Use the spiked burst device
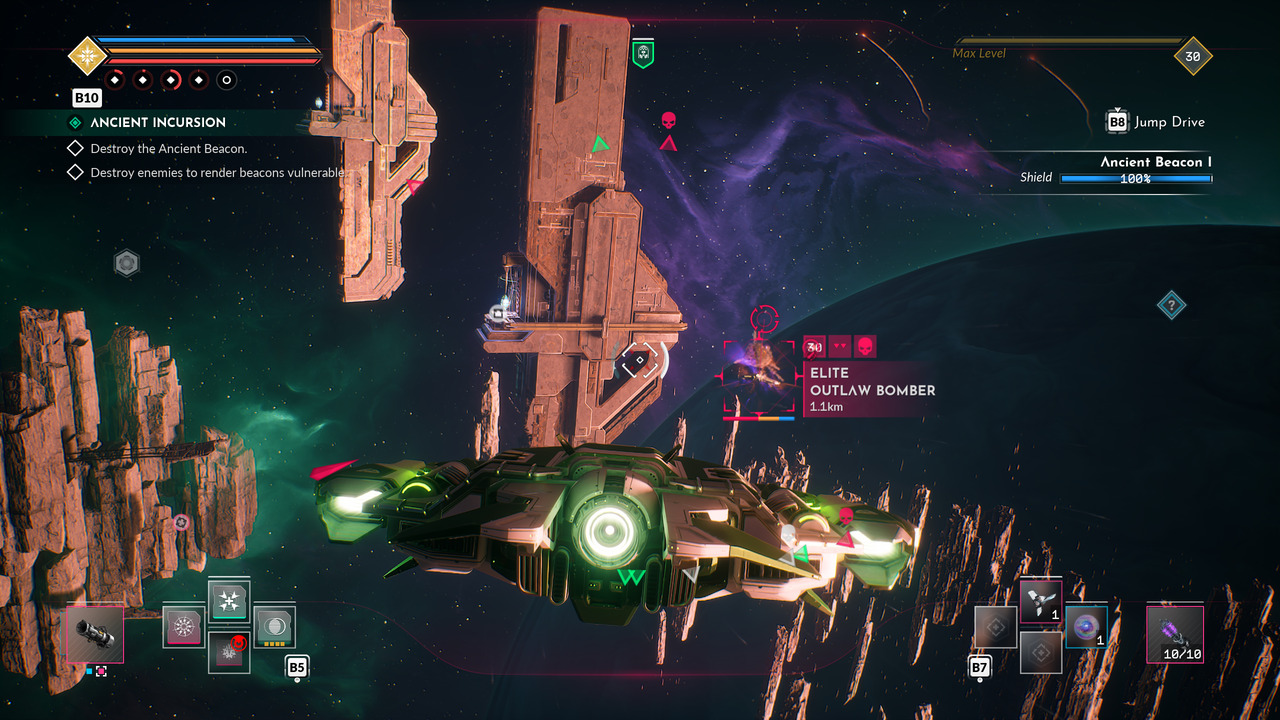Image resolution: width=1280 pixels, height=720 pixels. pos(183,627)
